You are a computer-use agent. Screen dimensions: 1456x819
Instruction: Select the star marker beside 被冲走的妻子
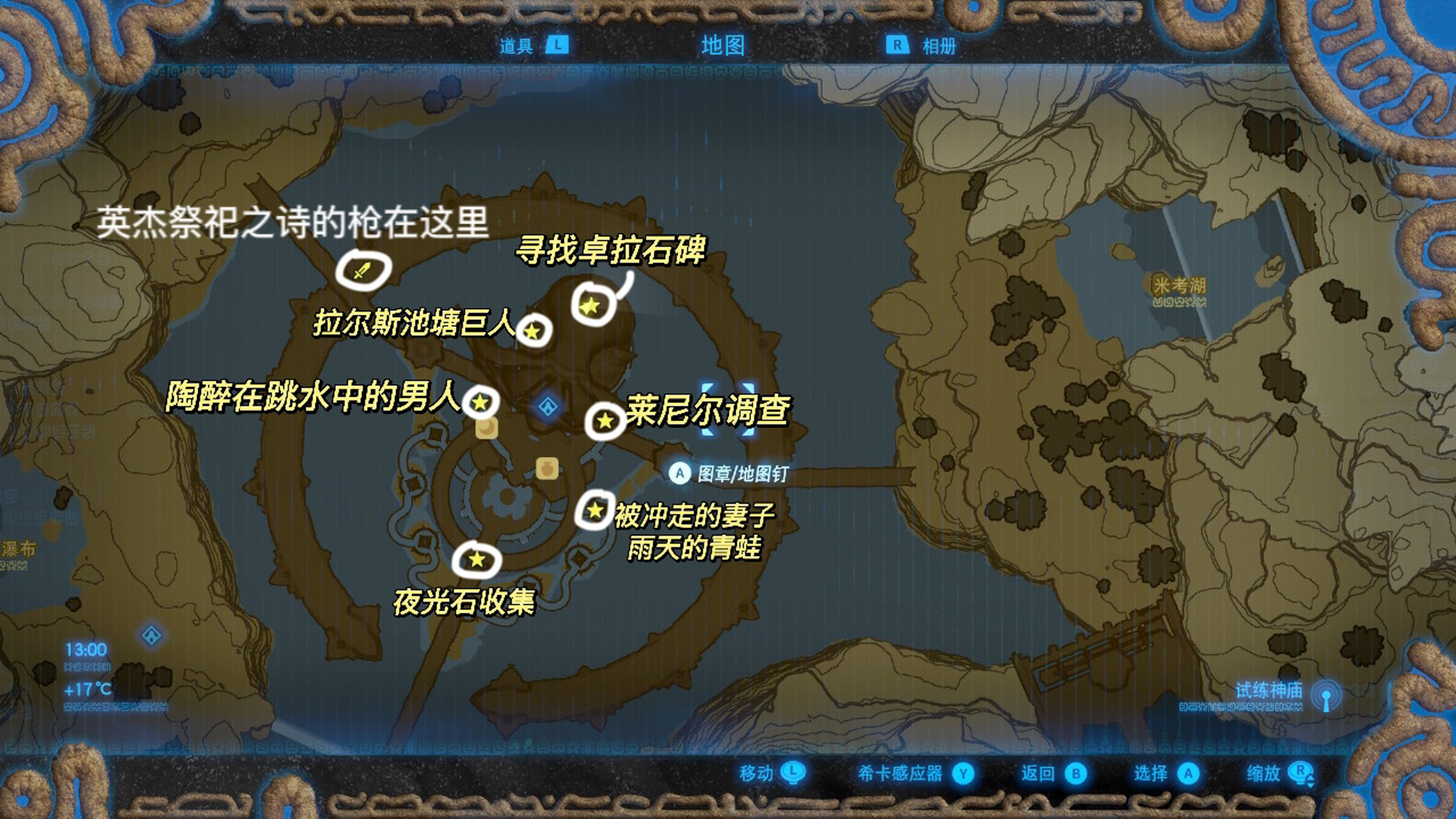tap(595, 510)
